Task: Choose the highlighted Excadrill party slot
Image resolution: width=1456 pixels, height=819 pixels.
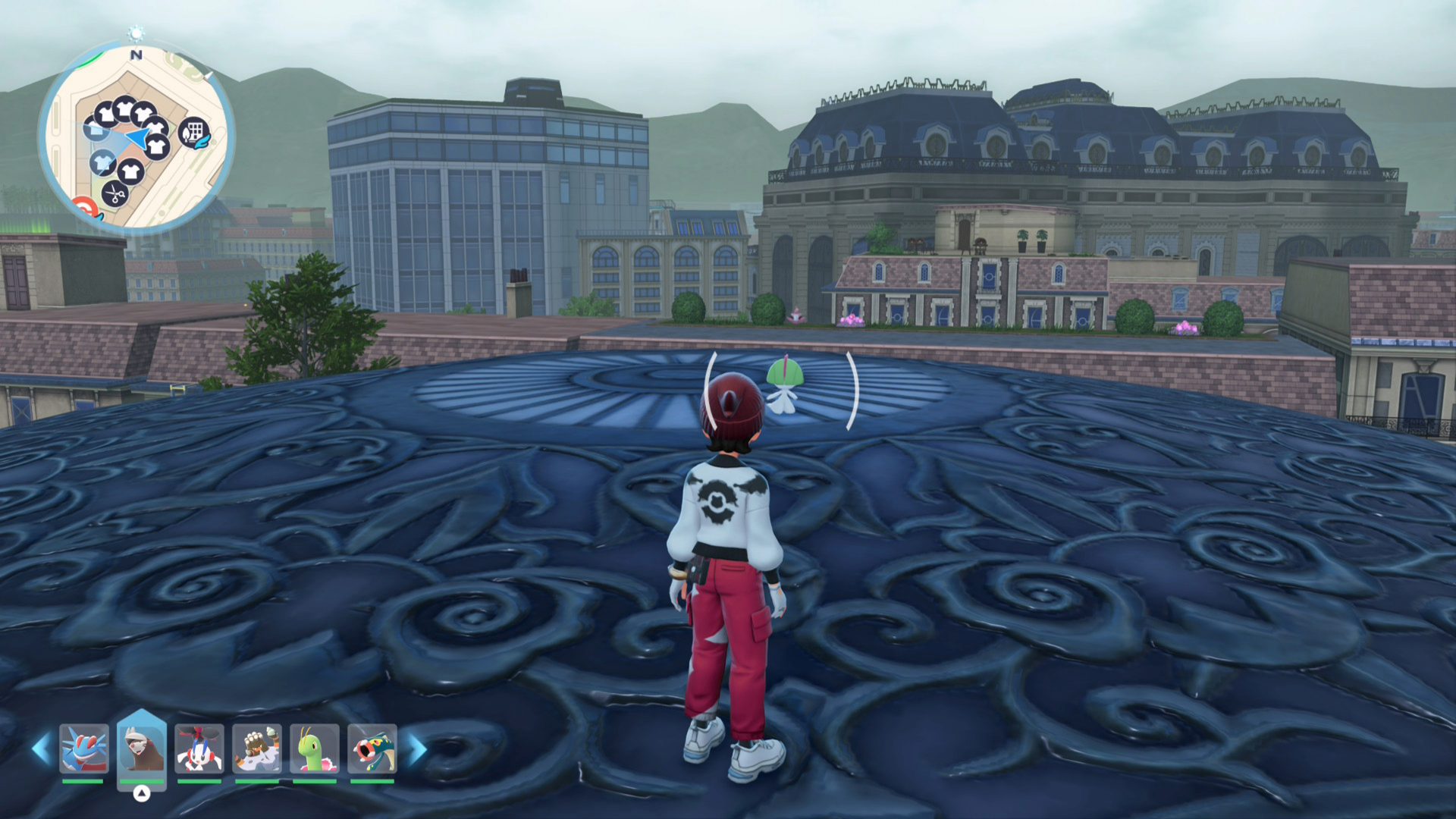Action: (x=142, y=748)
